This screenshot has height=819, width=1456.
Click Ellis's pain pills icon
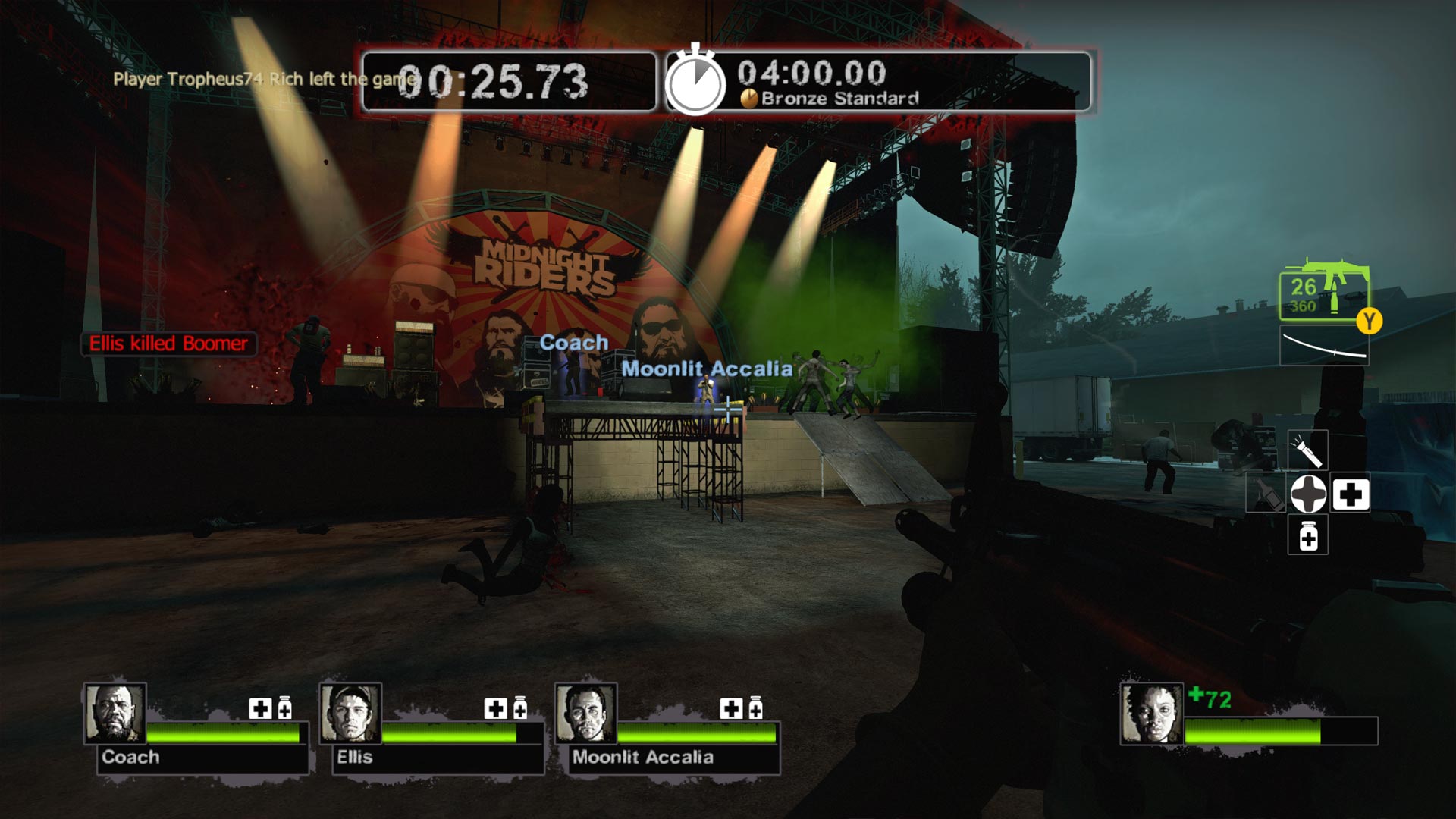click(x=520, y=708)
